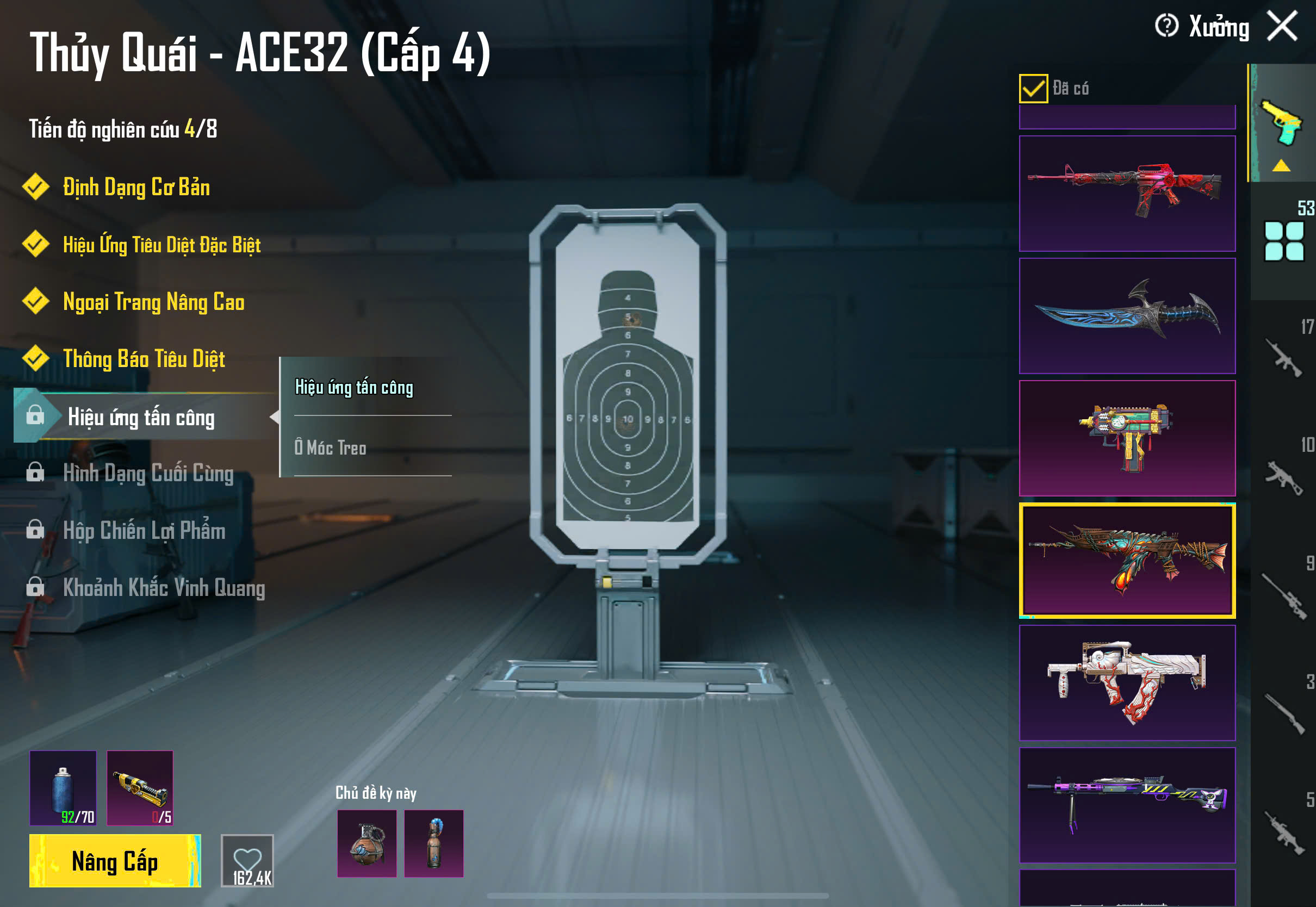
Task: Open the "Ngoại Trang Nâng Cao" stage
Action: tap(153, 302)
